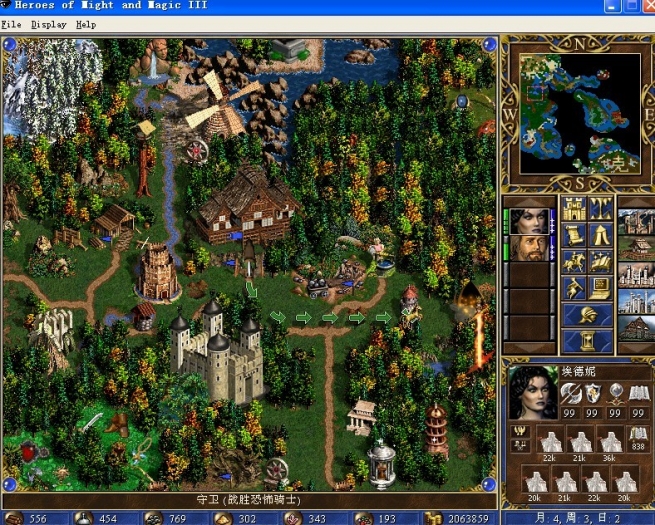
Task: Select the bottom town thumbnail in the town list
Action: (637, 327)
